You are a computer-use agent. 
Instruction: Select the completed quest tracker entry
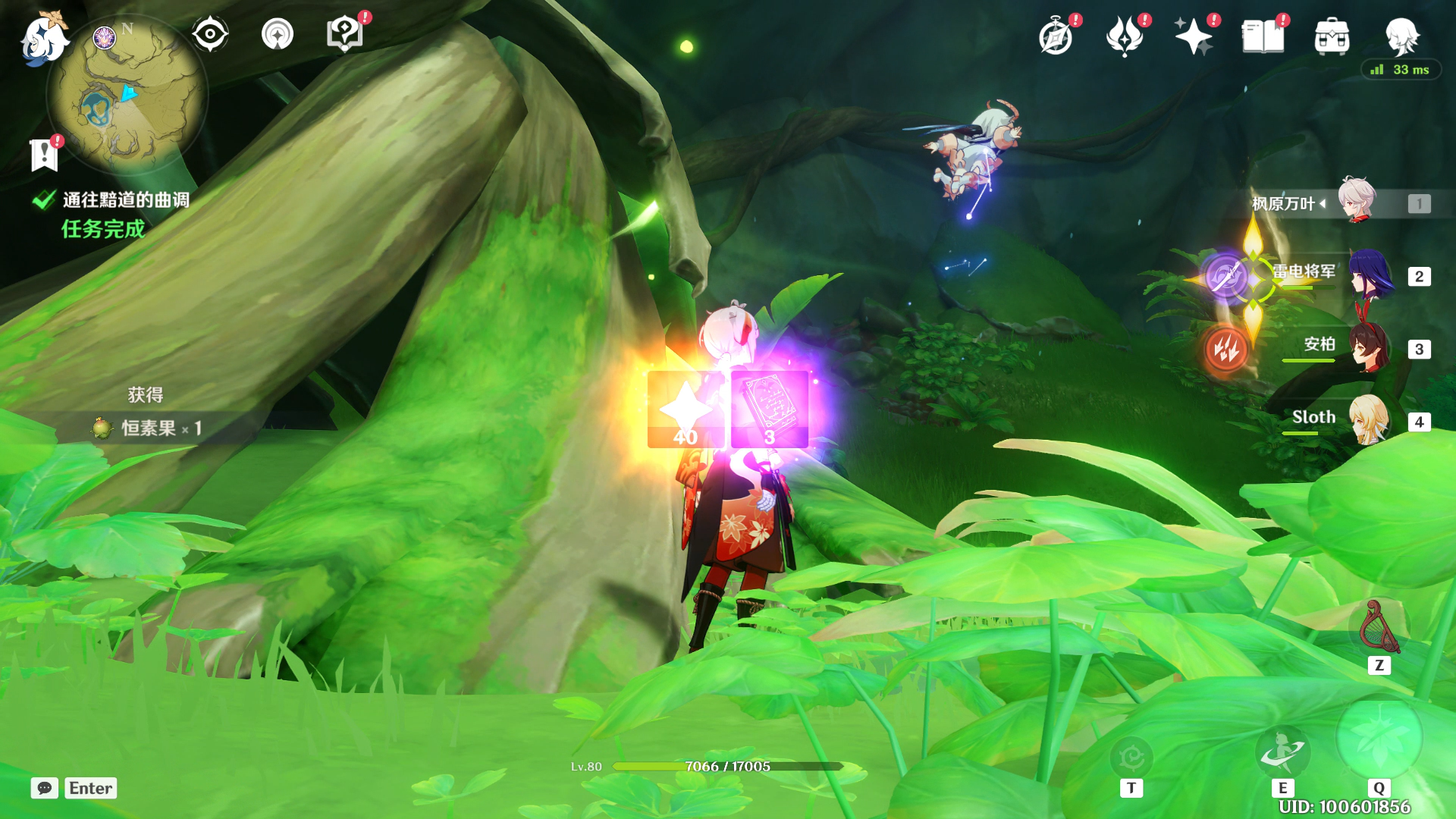(x=125, y=200)
